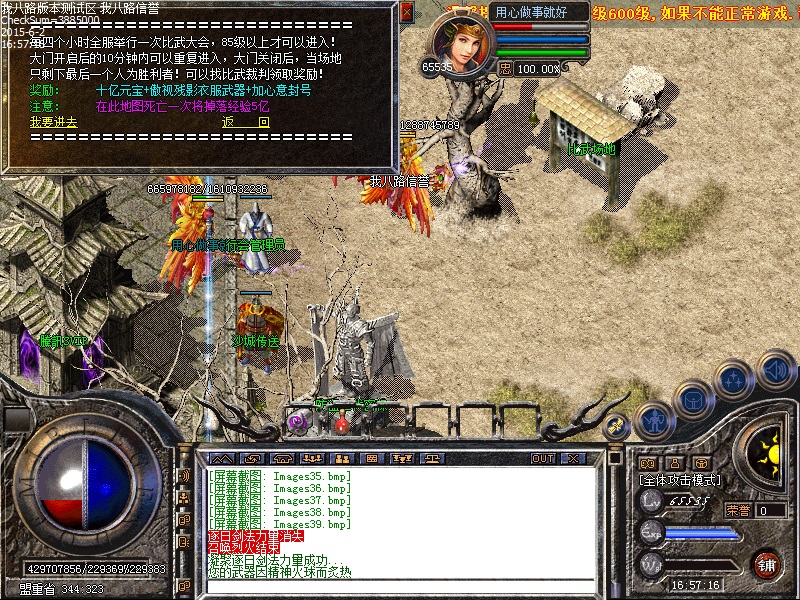Close the tournament dialogue with the red X

pyautogui.click(x=406, y=13)
